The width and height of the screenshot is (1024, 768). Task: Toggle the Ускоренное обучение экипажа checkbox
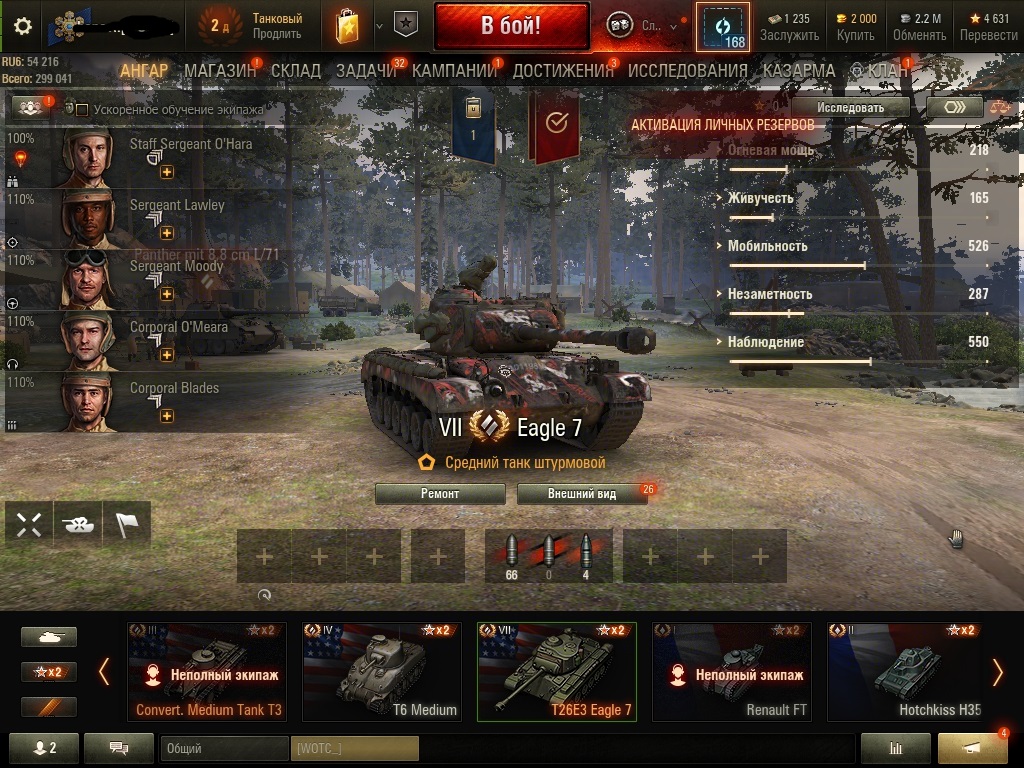pos(83,110)
